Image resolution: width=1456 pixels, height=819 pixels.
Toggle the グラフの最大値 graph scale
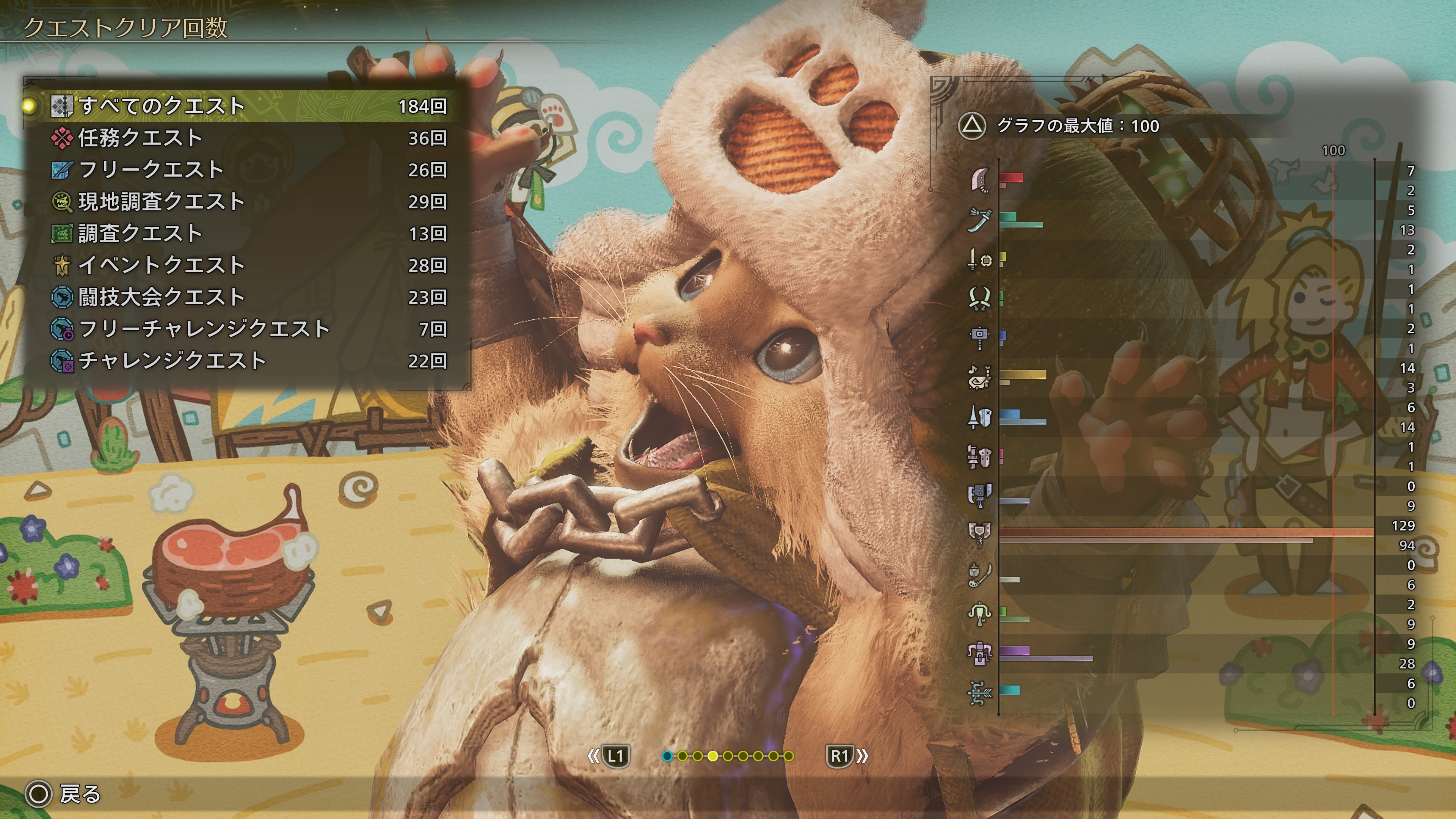(x=972, y=126)
